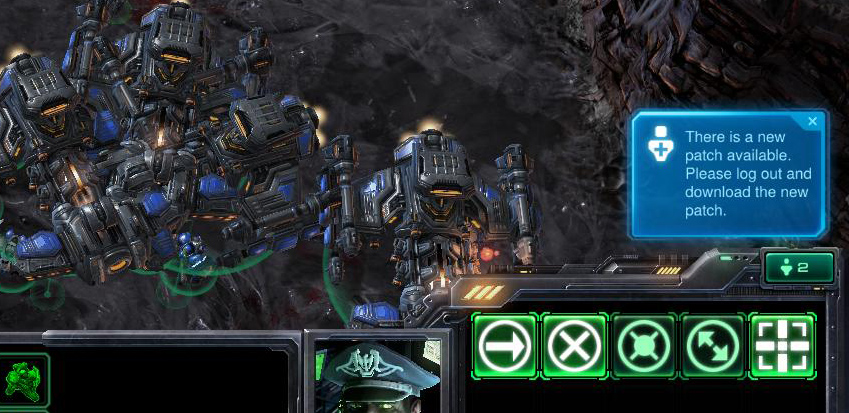Select the Hold Position command icon
The height and width of the screenshot is (413, 849).
[x=644, y=346]
